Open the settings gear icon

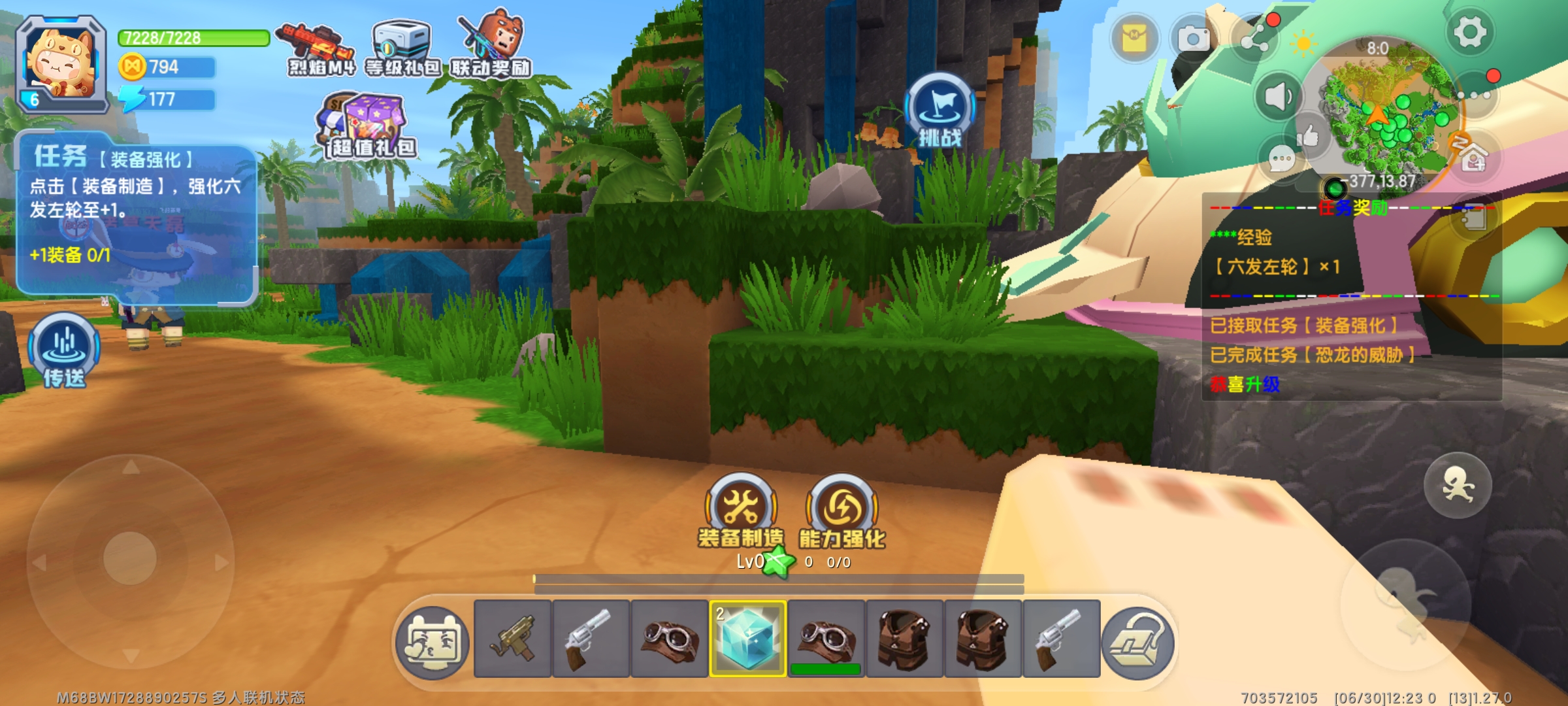point(1469,31)
